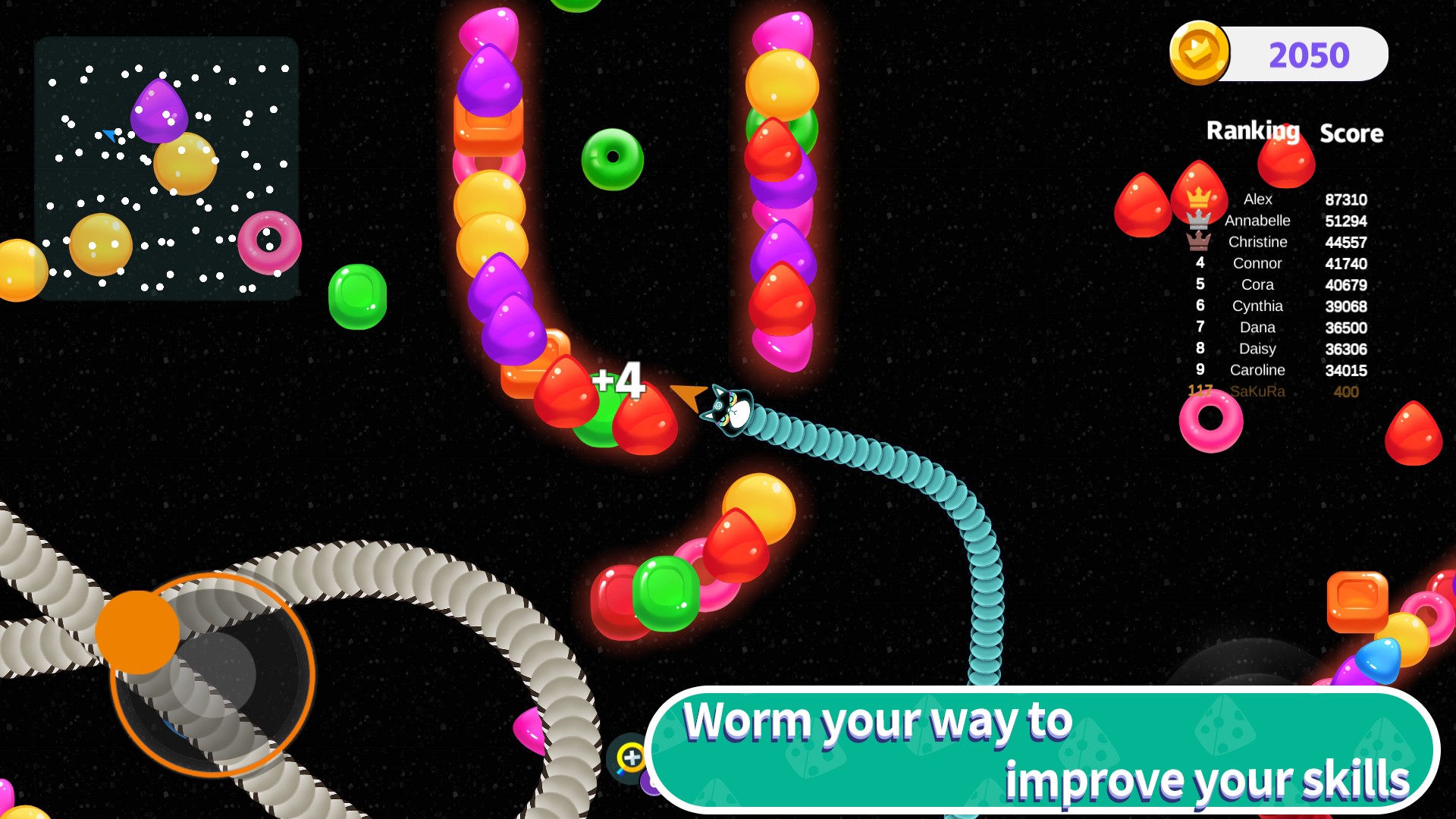The width and height of the screenshot is (1456, 819).
Task: Pick Cynthia's leaderboard entry
Action: (1276, 306)
